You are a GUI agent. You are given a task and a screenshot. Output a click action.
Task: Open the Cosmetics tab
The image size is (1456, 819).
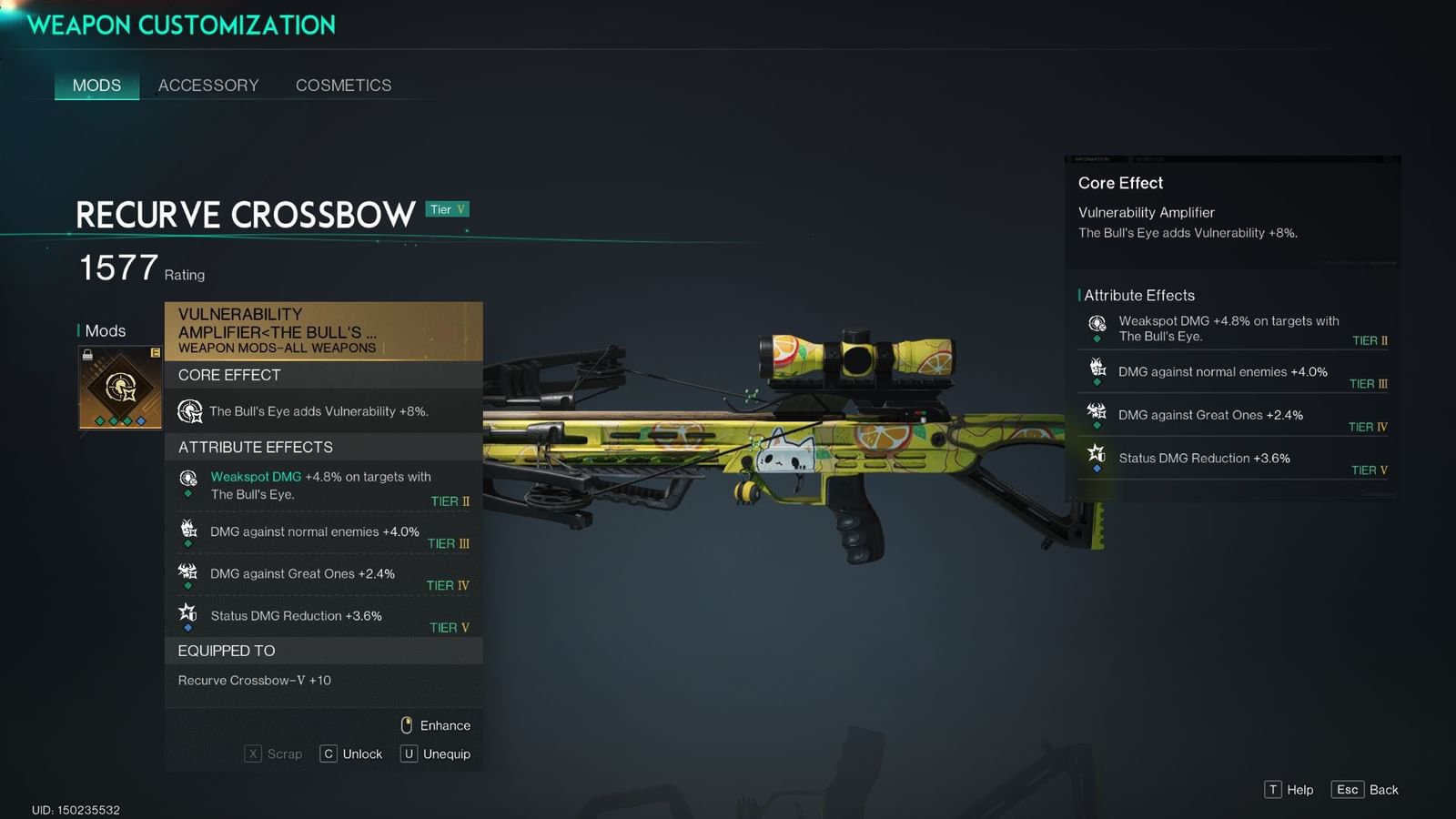(x=343, y=85)
